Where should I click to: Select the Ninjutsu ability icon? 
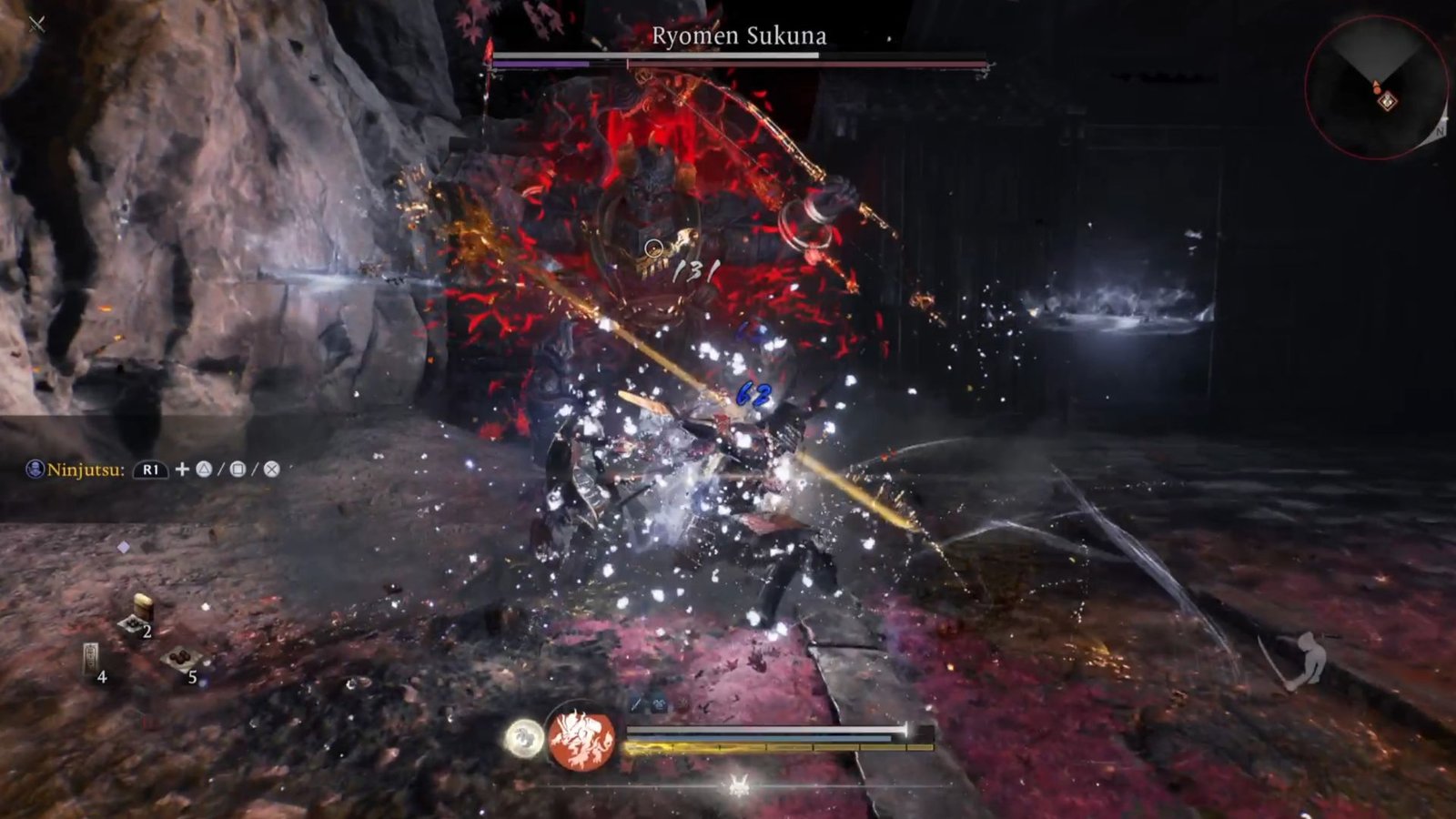coord(35,467)
